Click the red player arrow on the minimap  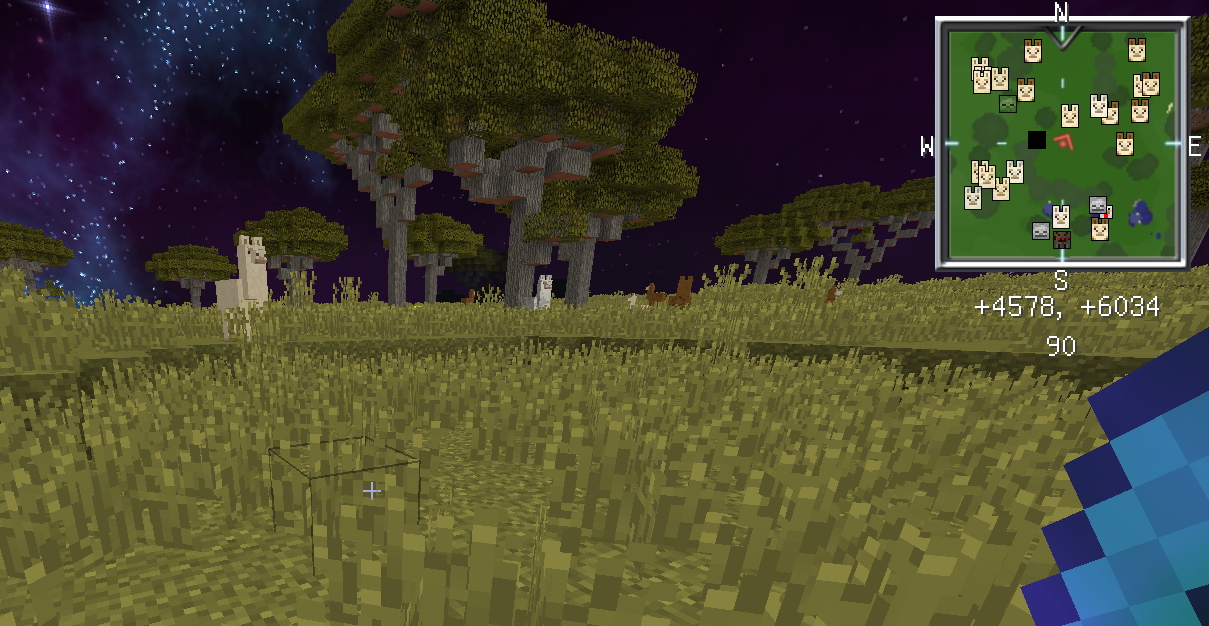1063,141
